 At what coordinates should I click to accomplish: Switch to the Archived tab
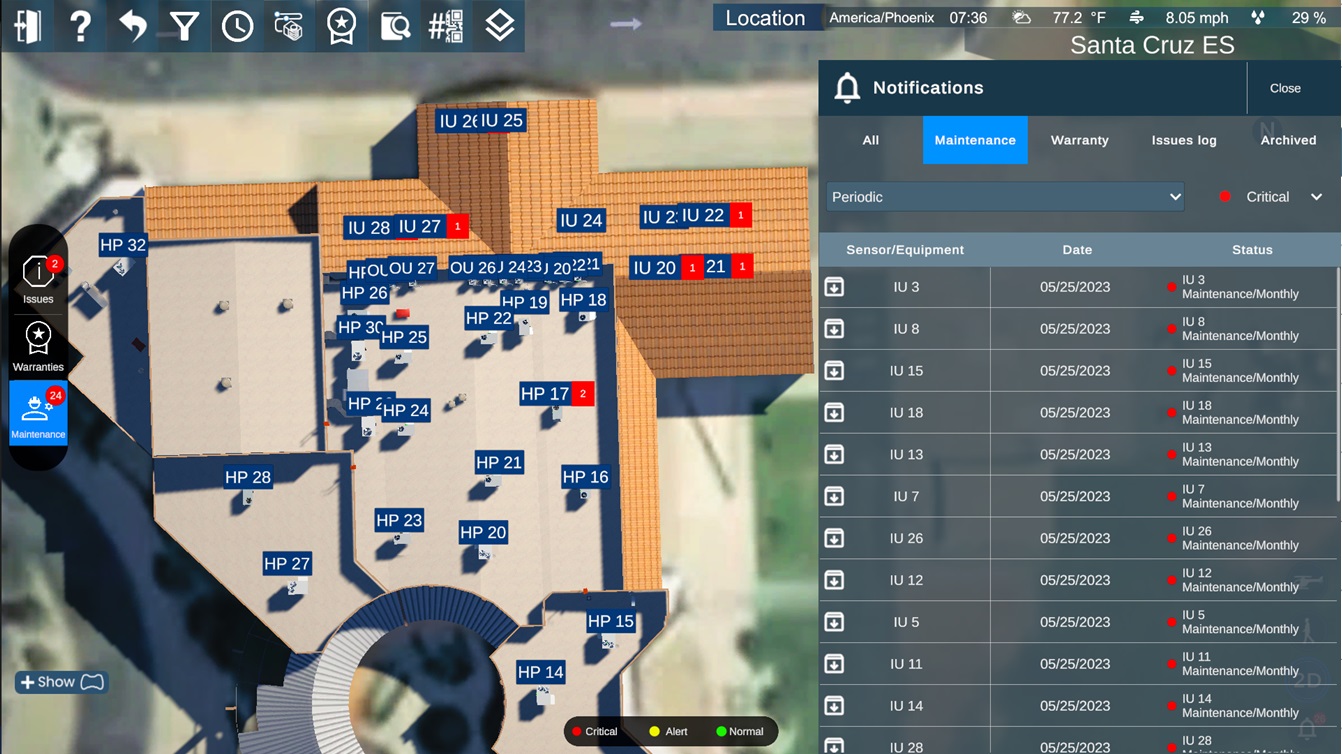[x=1288, y=140]
